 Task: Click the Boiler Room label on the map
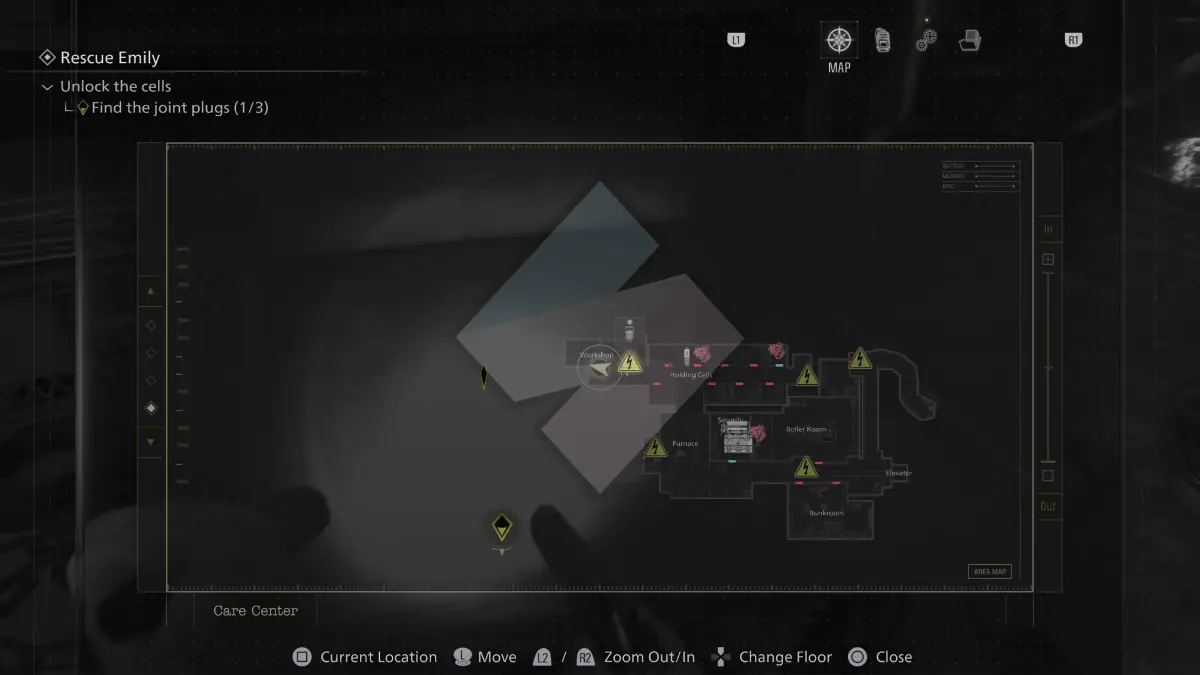pos(806,429)
